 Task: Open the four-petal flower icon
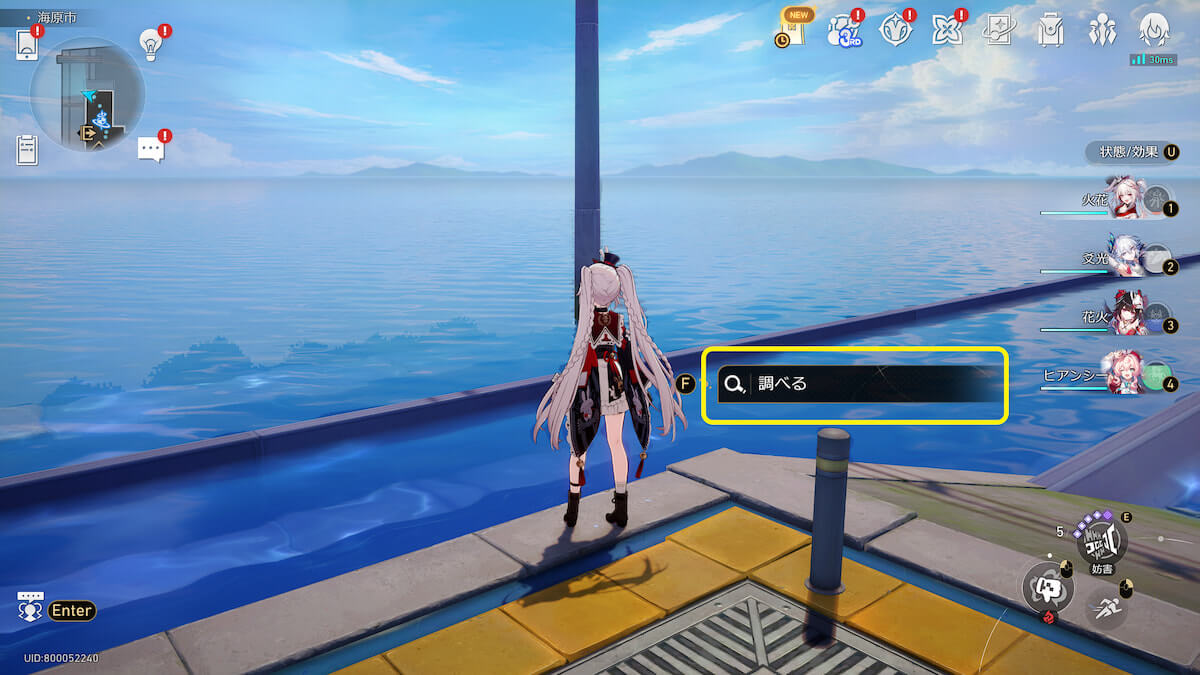tap(946, 31)
